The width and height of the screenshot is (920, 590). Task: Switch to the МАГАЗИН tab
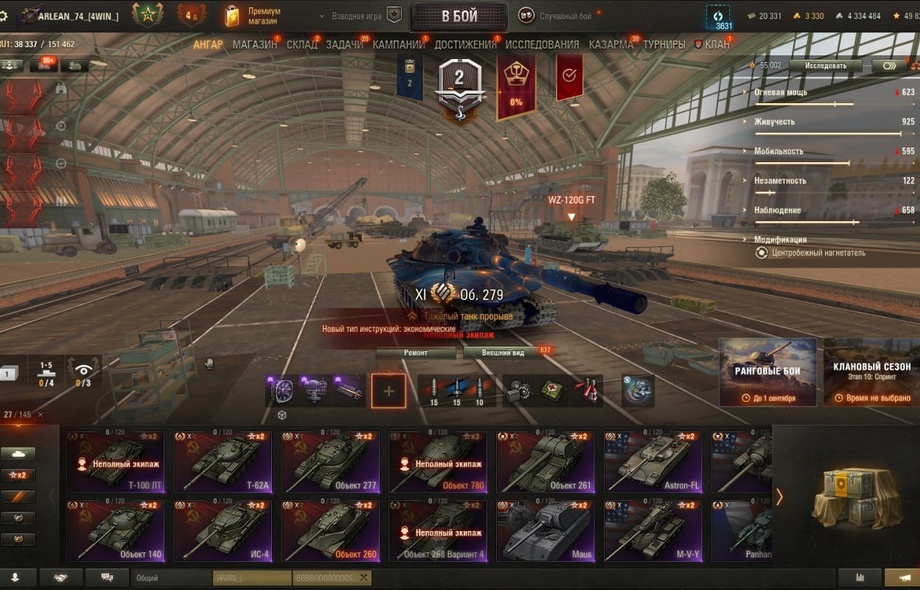254,45
